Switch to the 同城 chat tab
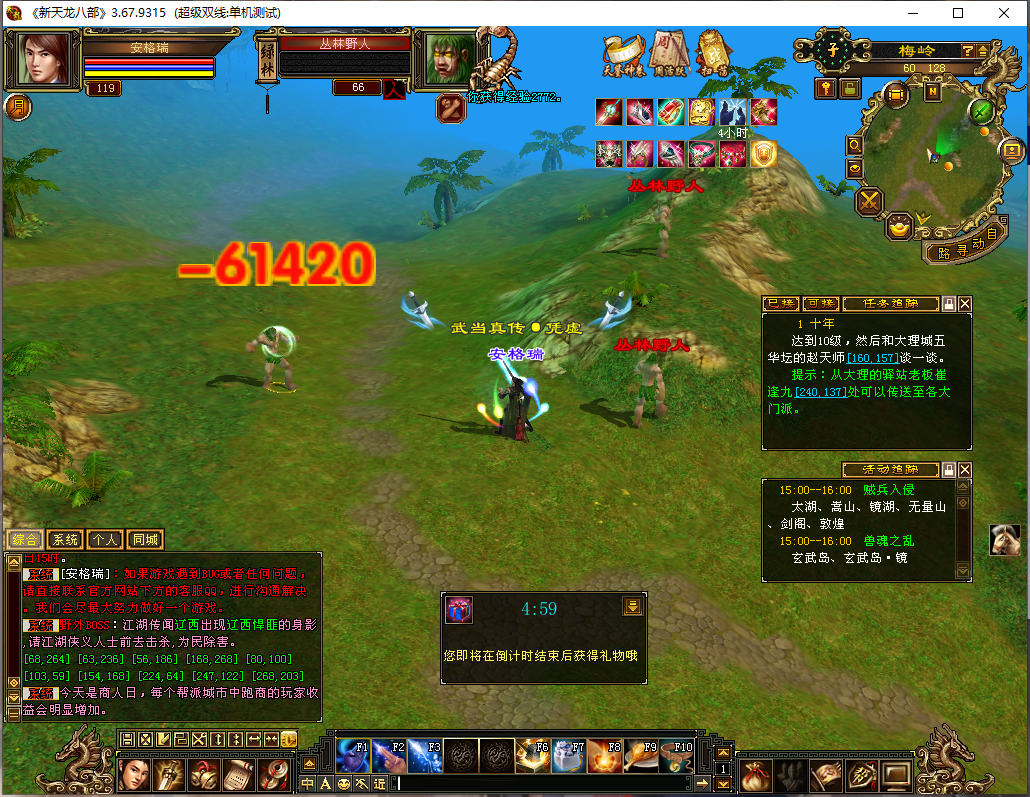The height and width of the screenshot is (797, 1030). tap(145, 540)
